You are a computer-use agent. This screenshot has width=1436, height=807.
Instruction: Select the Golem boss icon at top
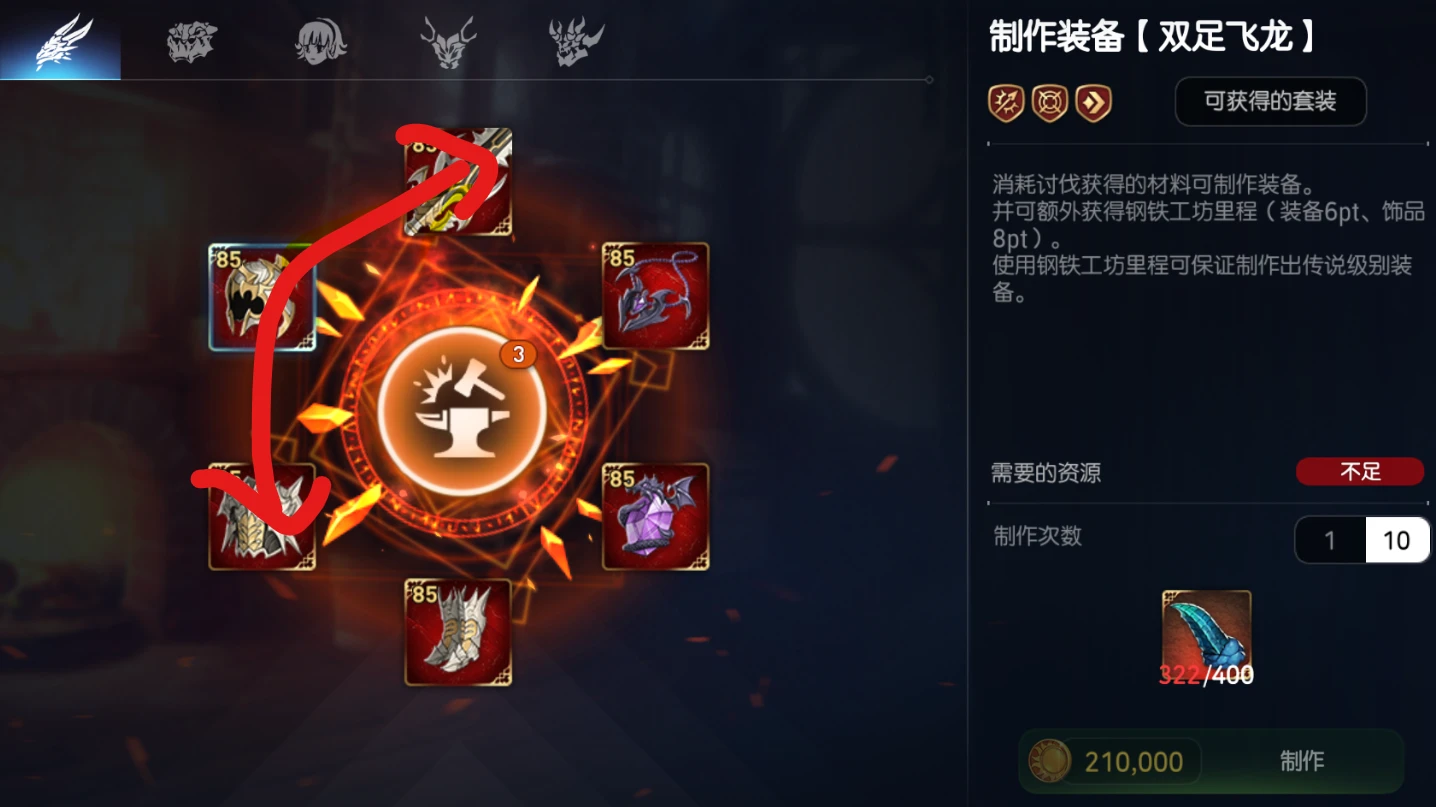click(x=190, y=40)
